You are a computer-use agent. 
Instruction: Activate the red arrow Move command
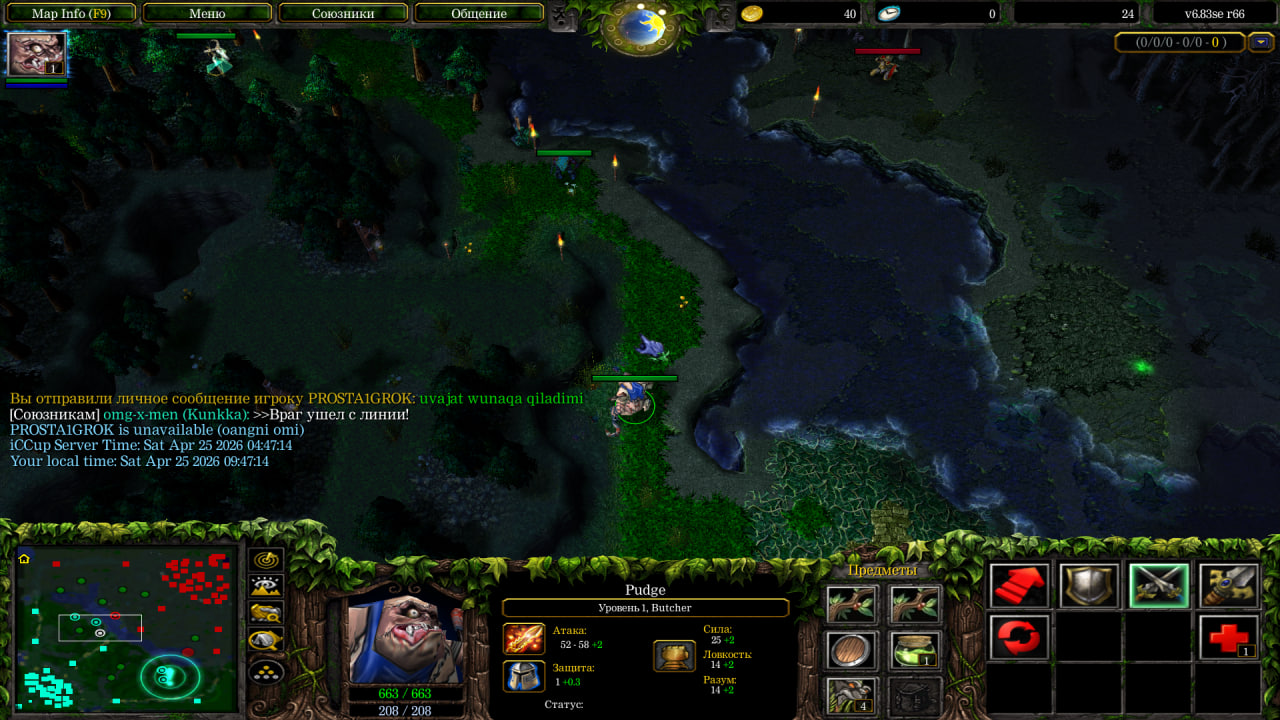pyautogui.click(x=1020, y=586)
